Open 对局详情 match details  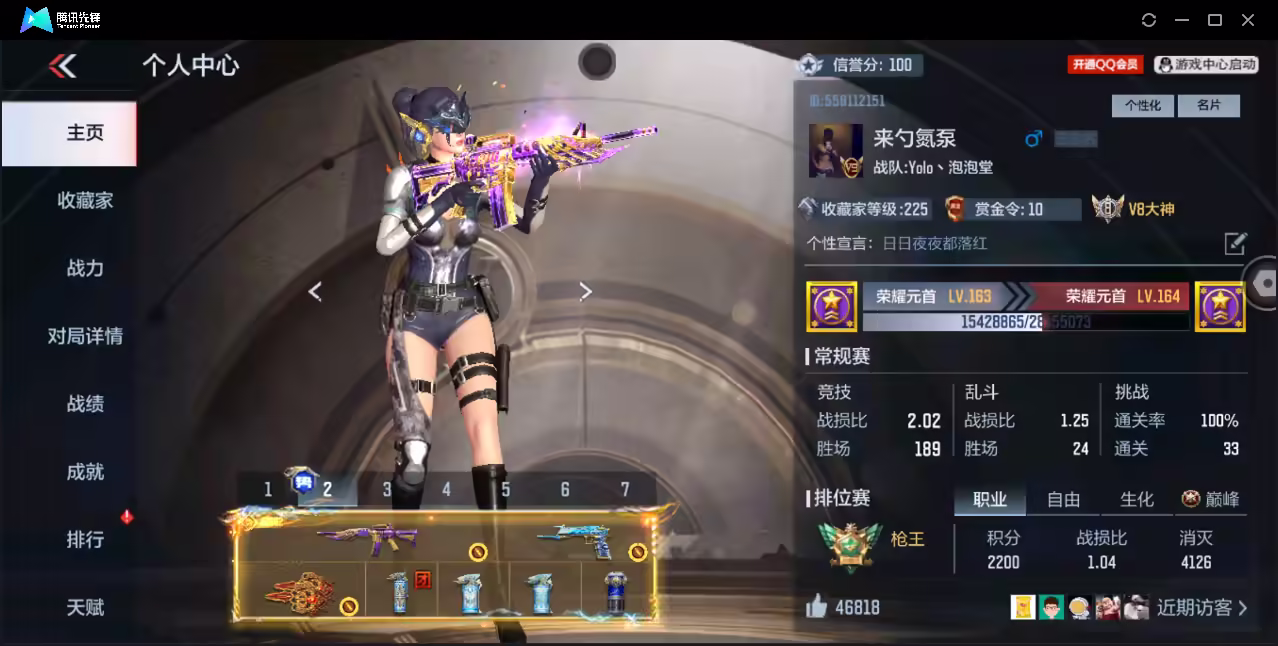point(85,336)
